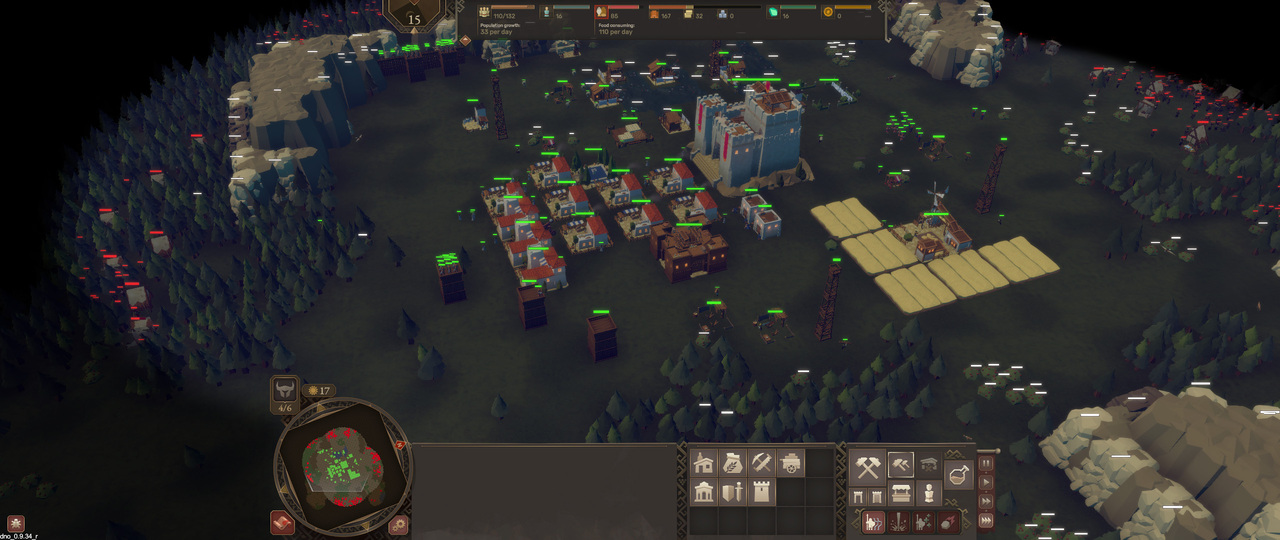
Task: Select the food sack building category
Action: [732, 463]
